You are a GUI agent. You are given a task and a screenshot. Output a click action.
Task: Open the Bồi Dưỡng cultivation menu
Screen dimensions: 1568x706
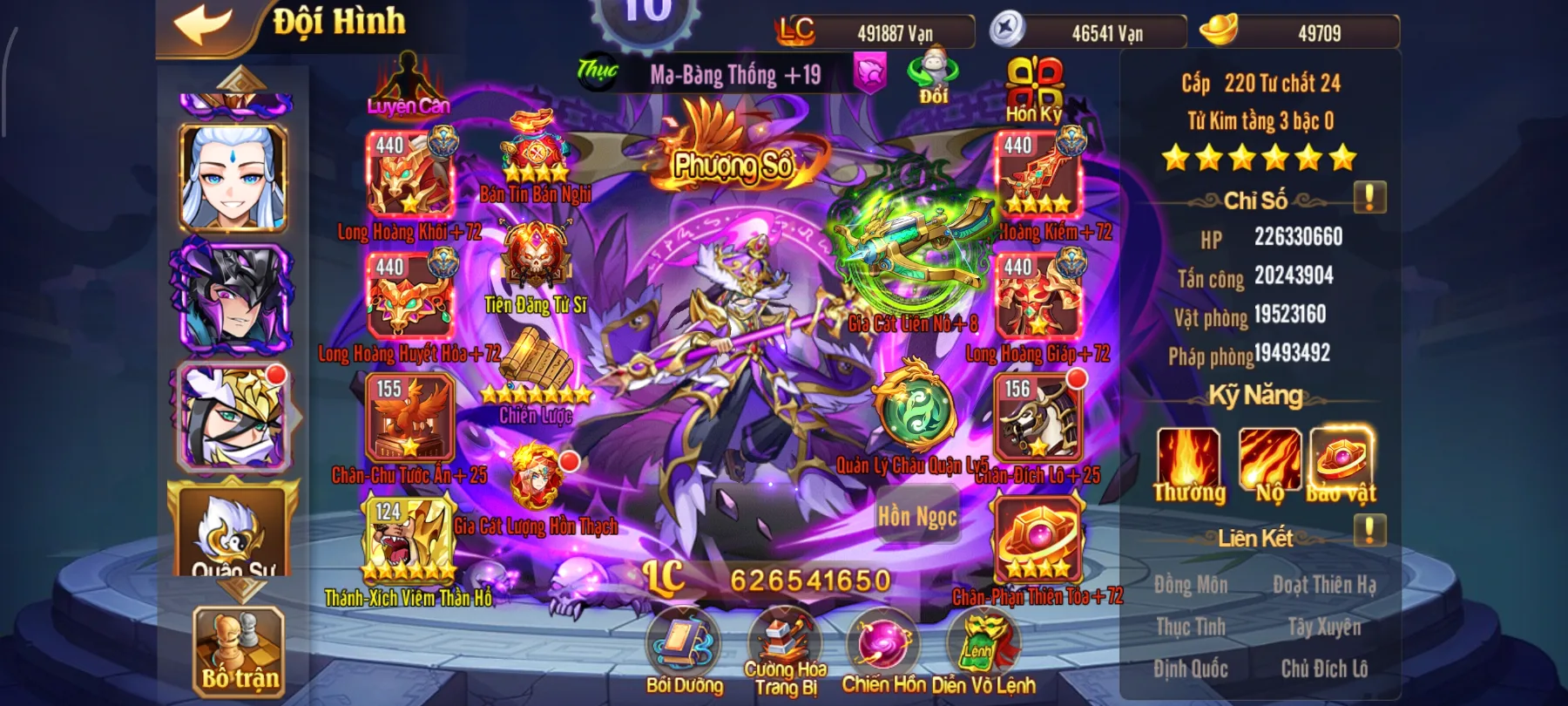pyautogui.click(x=684, y=649)
